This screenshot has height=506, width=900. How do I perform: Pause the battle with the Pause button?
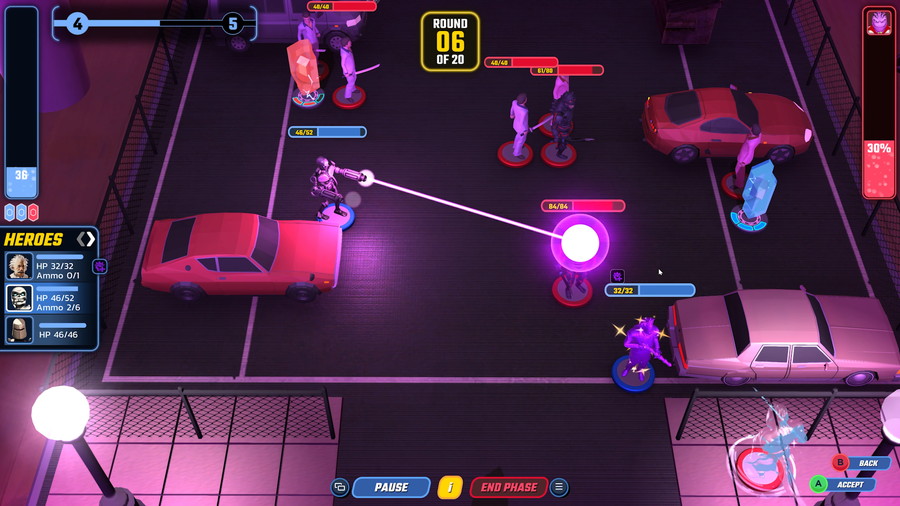click(x=391, y=487)
